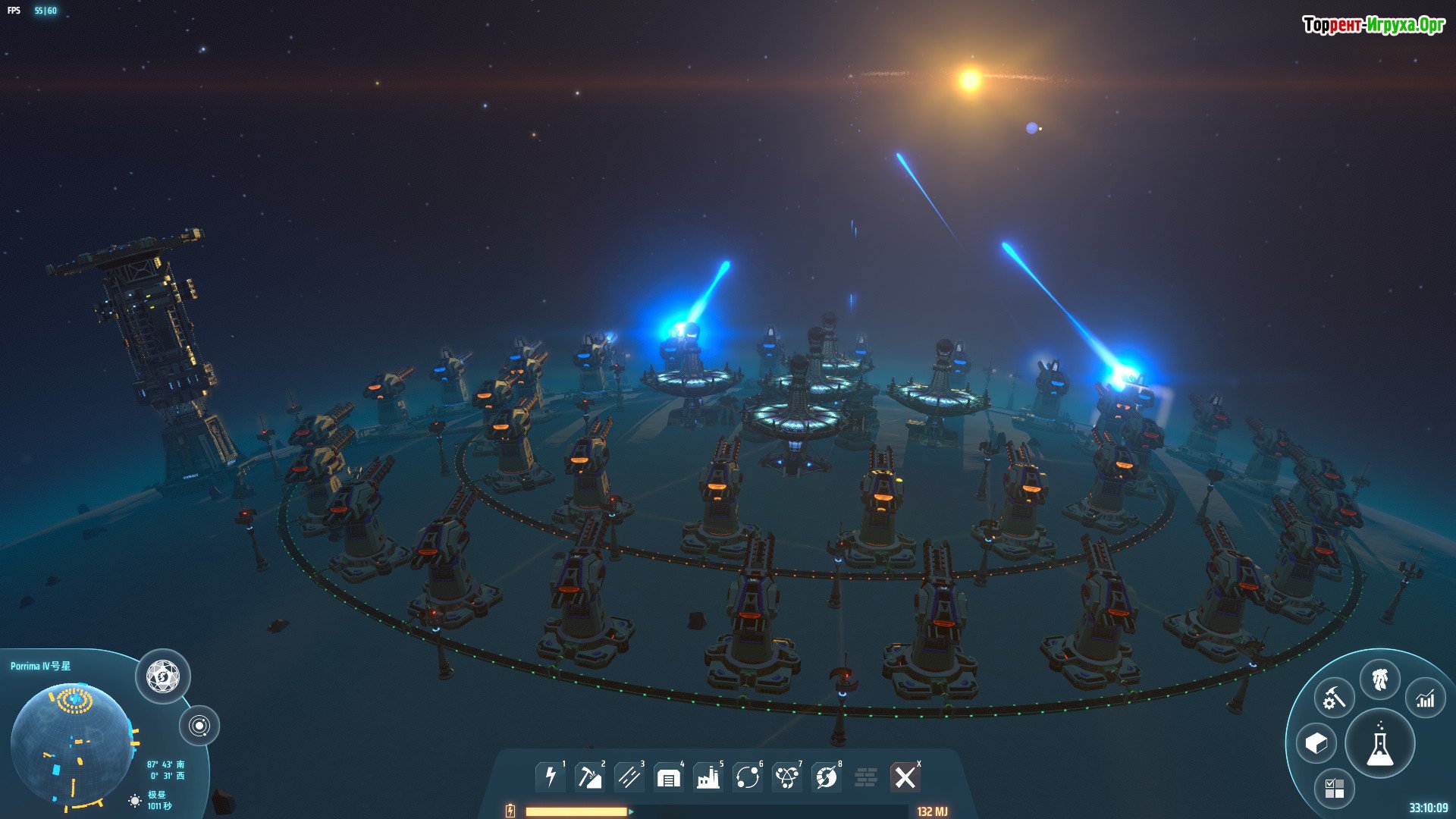Open the power build category (lightning bolt)
The width and height of the screenshot is (1456, 819).
point(551,777)
